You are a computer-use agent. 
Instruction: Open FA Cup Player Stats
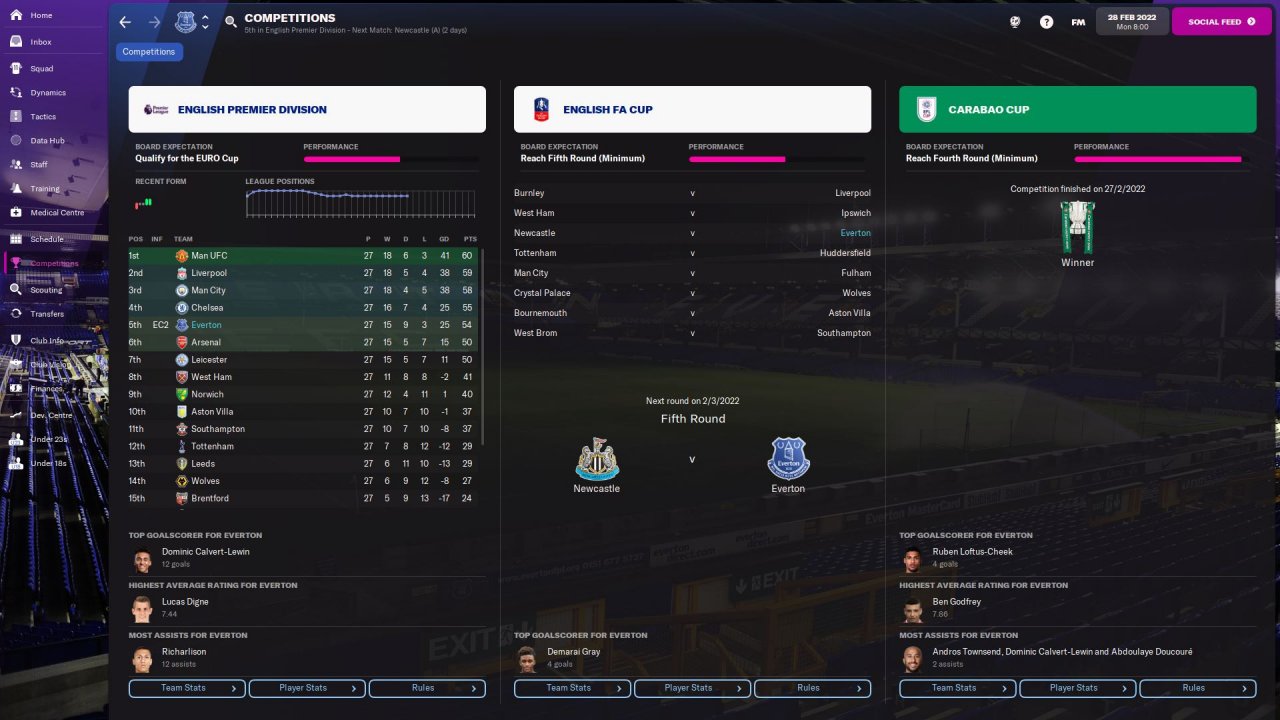tap(691, 688)
